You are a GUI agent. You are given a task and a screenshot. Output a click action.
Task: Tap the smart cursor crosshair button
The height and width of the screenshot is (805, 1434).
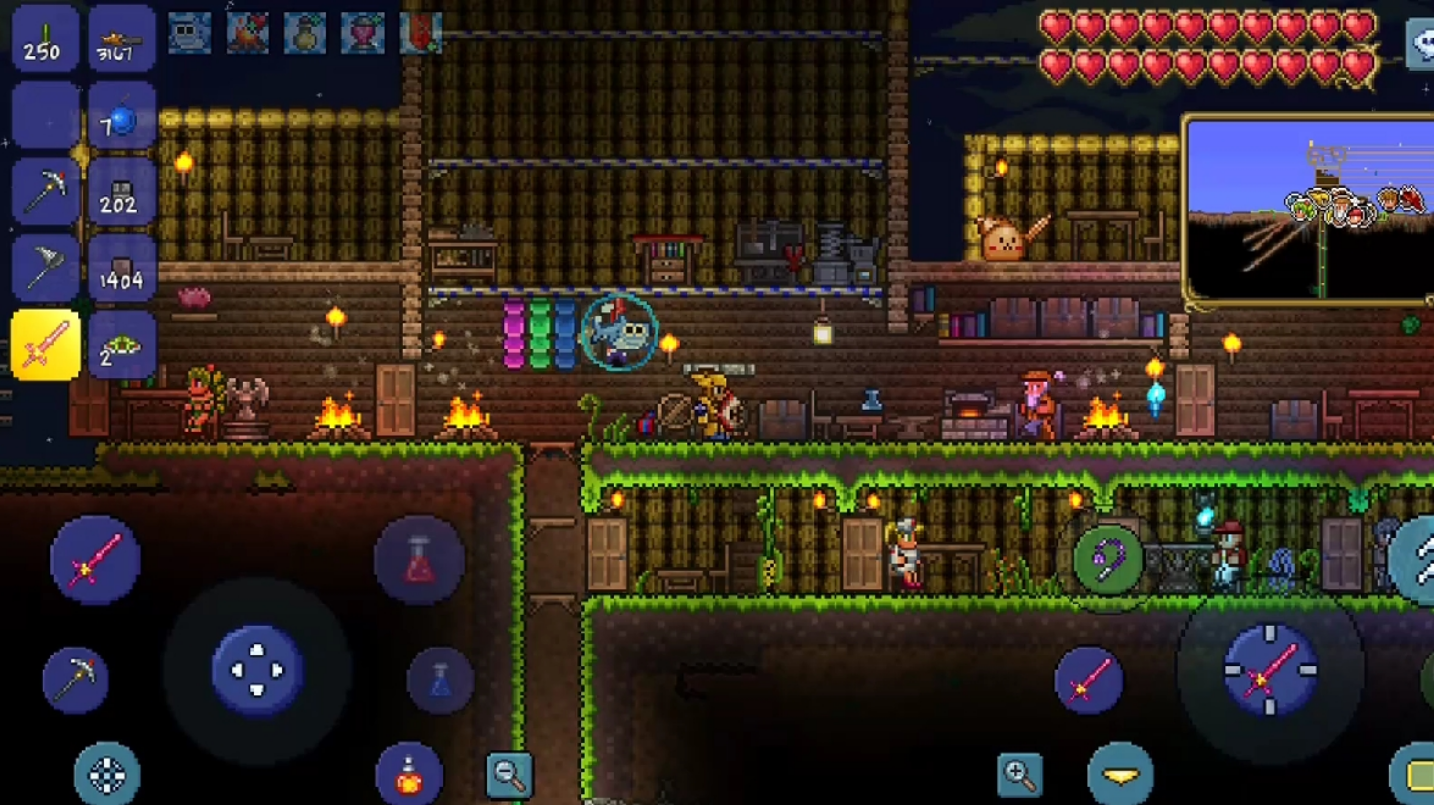click(x=107, y=775)
